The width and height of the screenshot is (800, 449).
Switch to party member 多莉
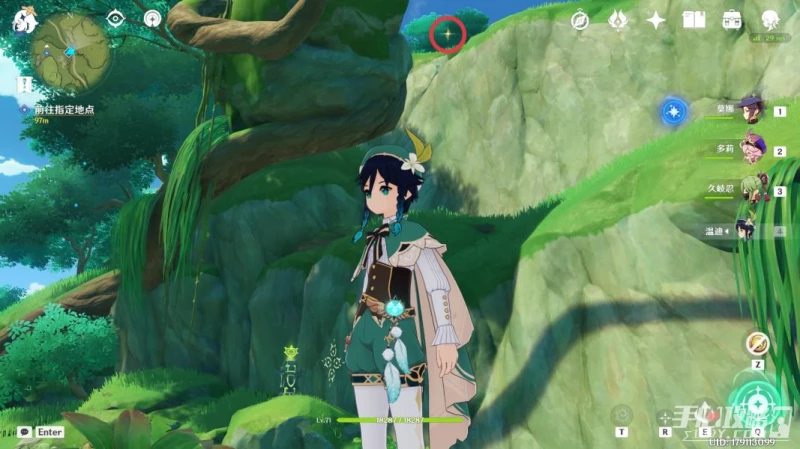tap(751, 149)
